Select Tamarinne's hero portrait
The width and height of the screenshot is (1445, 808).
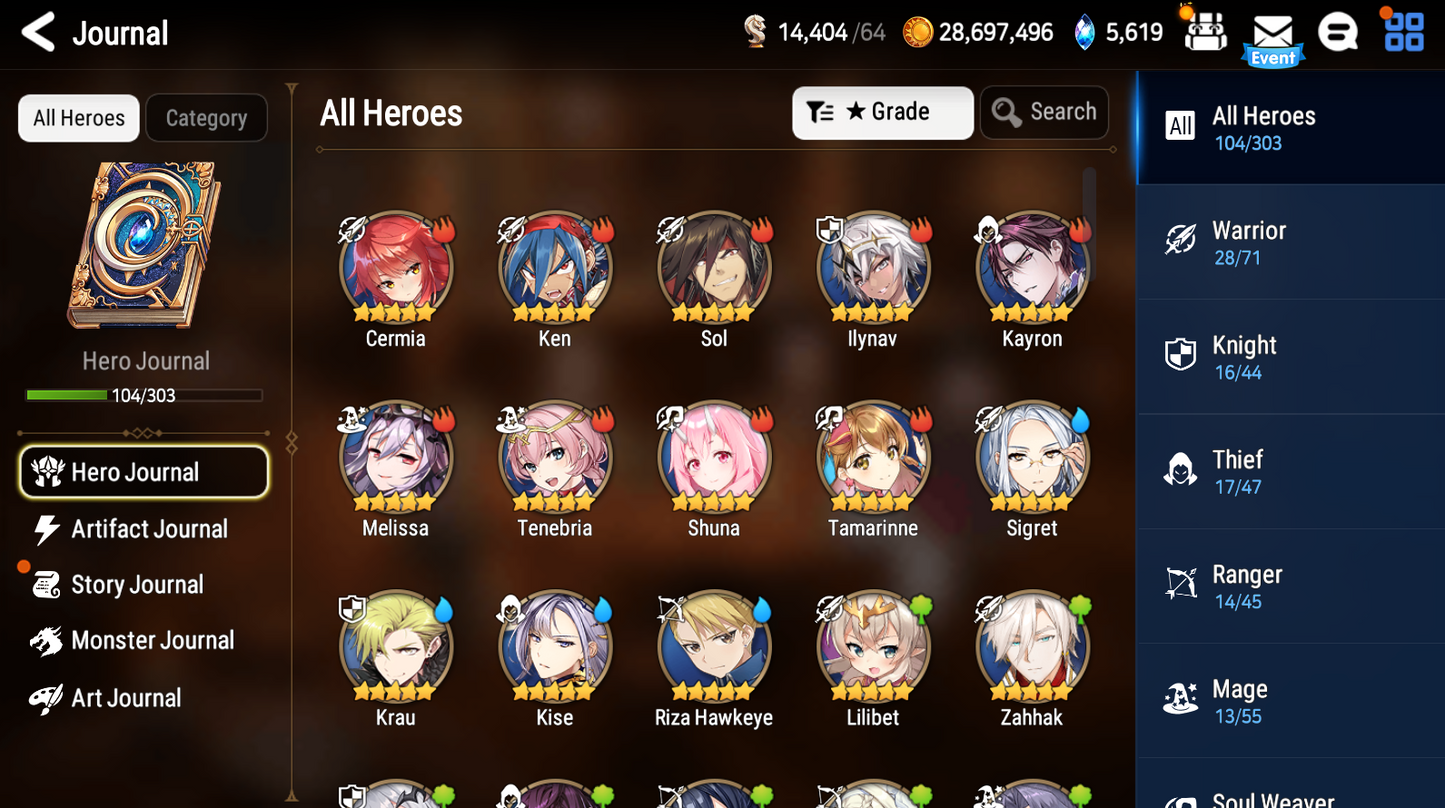click(x=872, y=457)
